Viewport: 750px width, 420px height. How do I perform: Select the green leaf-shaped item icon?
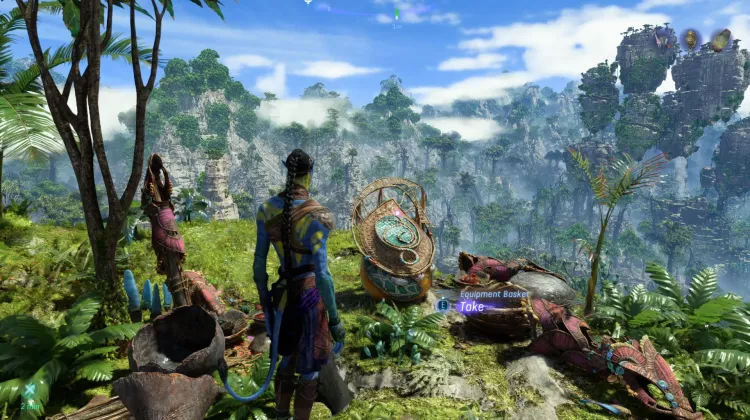[720, 40]
